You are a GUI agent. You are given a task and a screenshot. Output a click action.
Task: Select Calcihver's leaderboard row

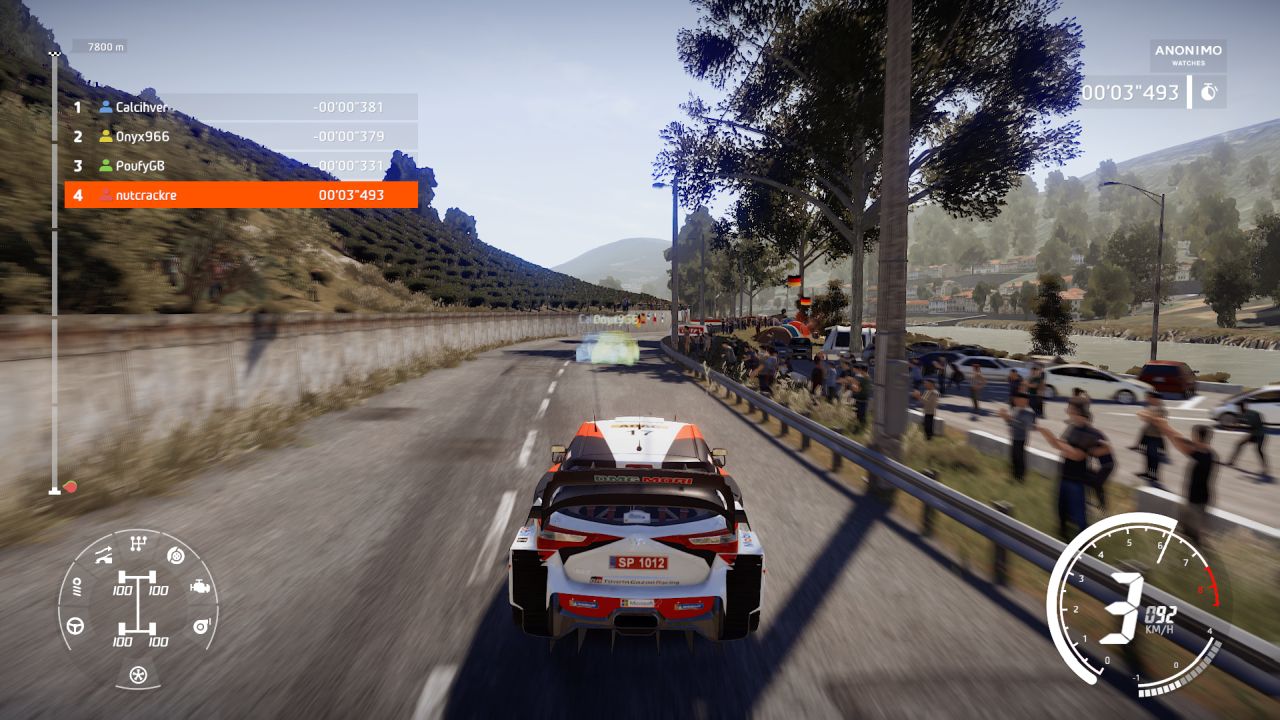coord(241,107)
